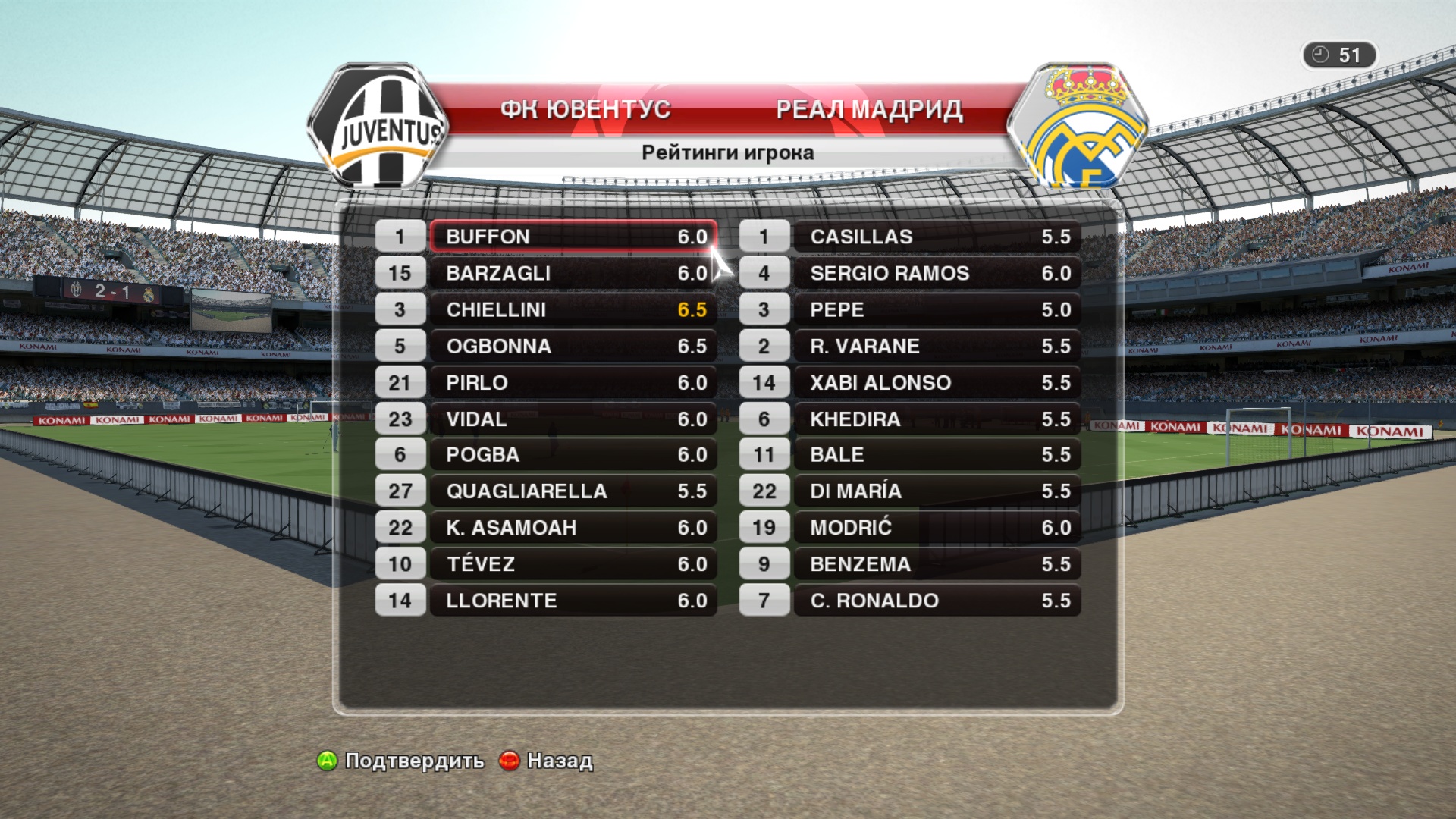Select Casillas in Real Madrid's list
This screenshot has height=819, width=1456.
[x=937, y=237]
